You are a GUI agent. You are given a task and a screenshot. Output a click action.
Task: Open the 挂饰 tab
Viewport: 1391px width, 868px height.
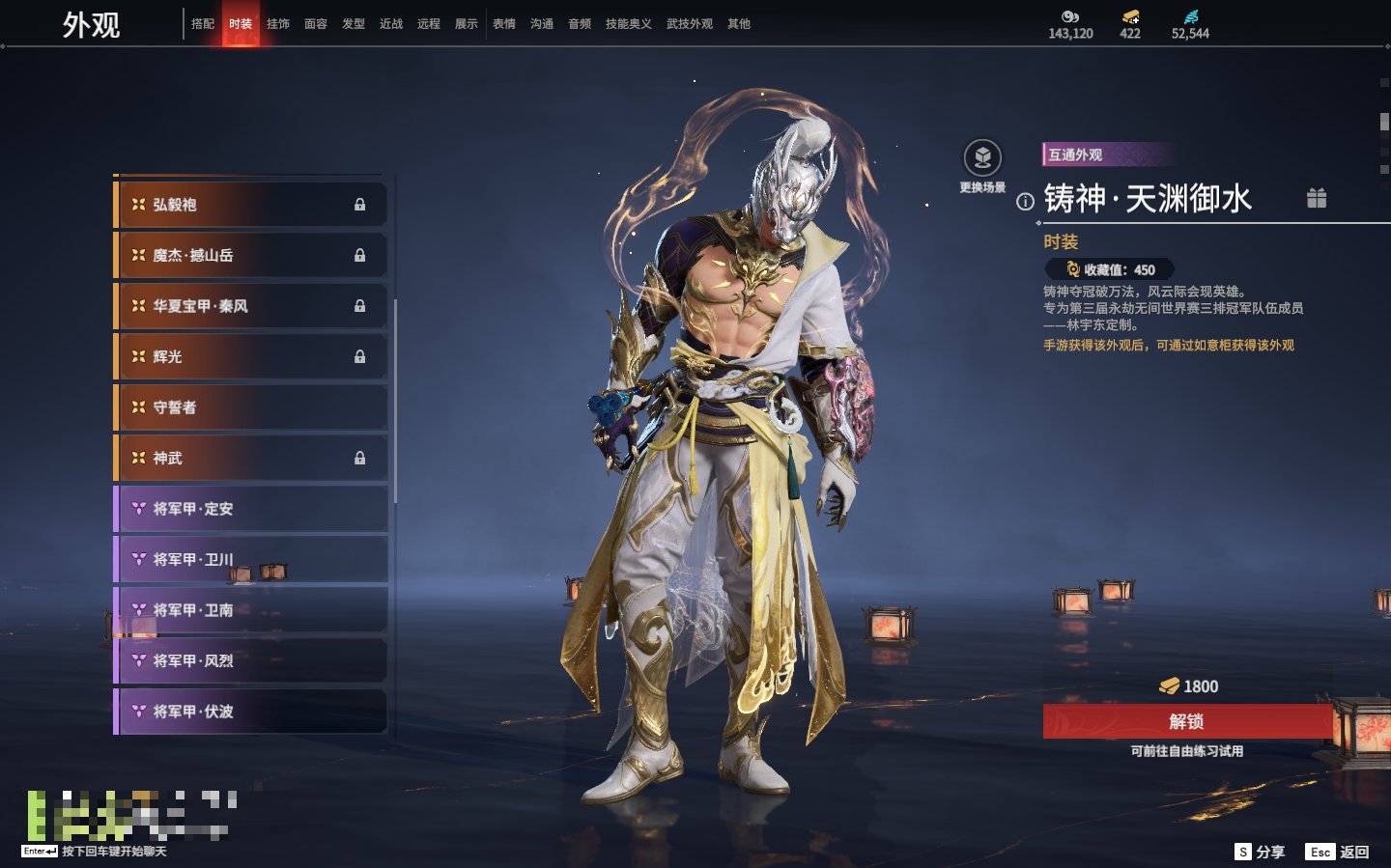click(x=278, y=24)
